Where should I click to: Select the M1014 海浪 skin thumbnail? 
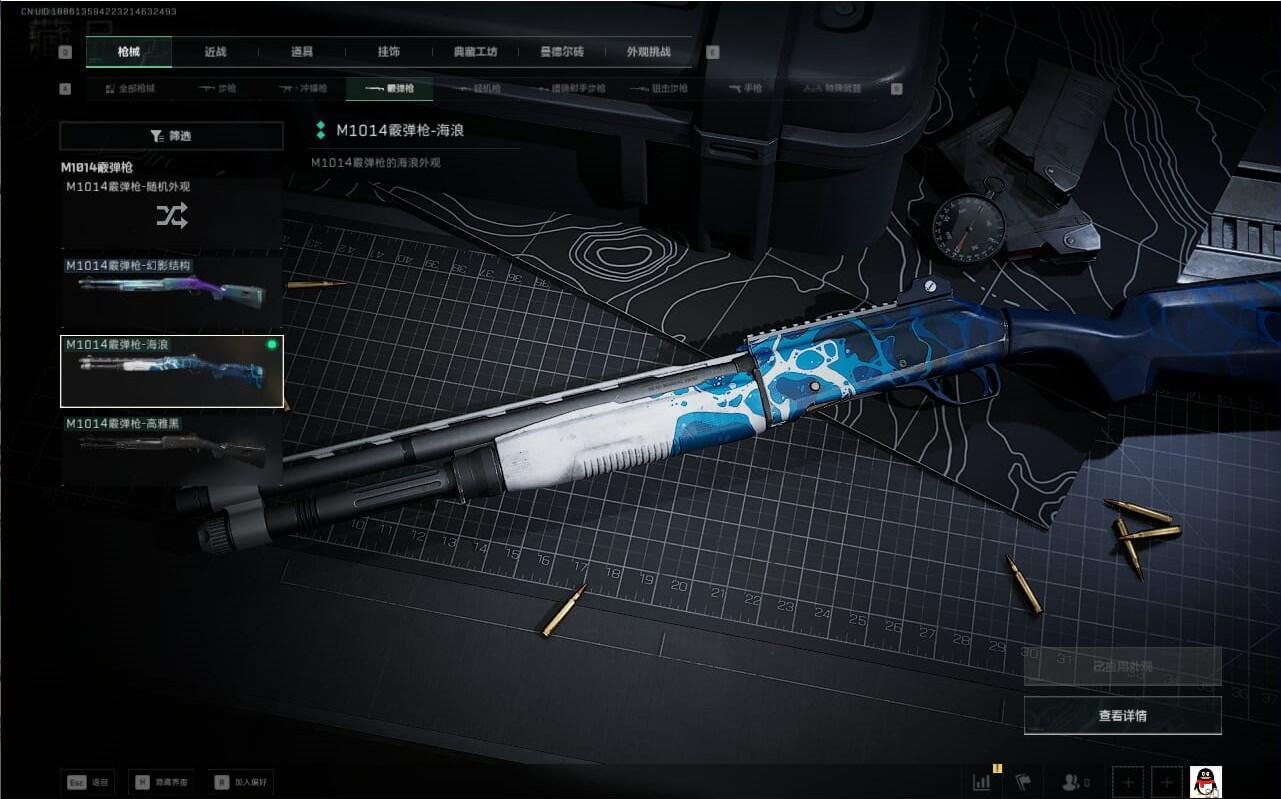(x=171, y=371)
